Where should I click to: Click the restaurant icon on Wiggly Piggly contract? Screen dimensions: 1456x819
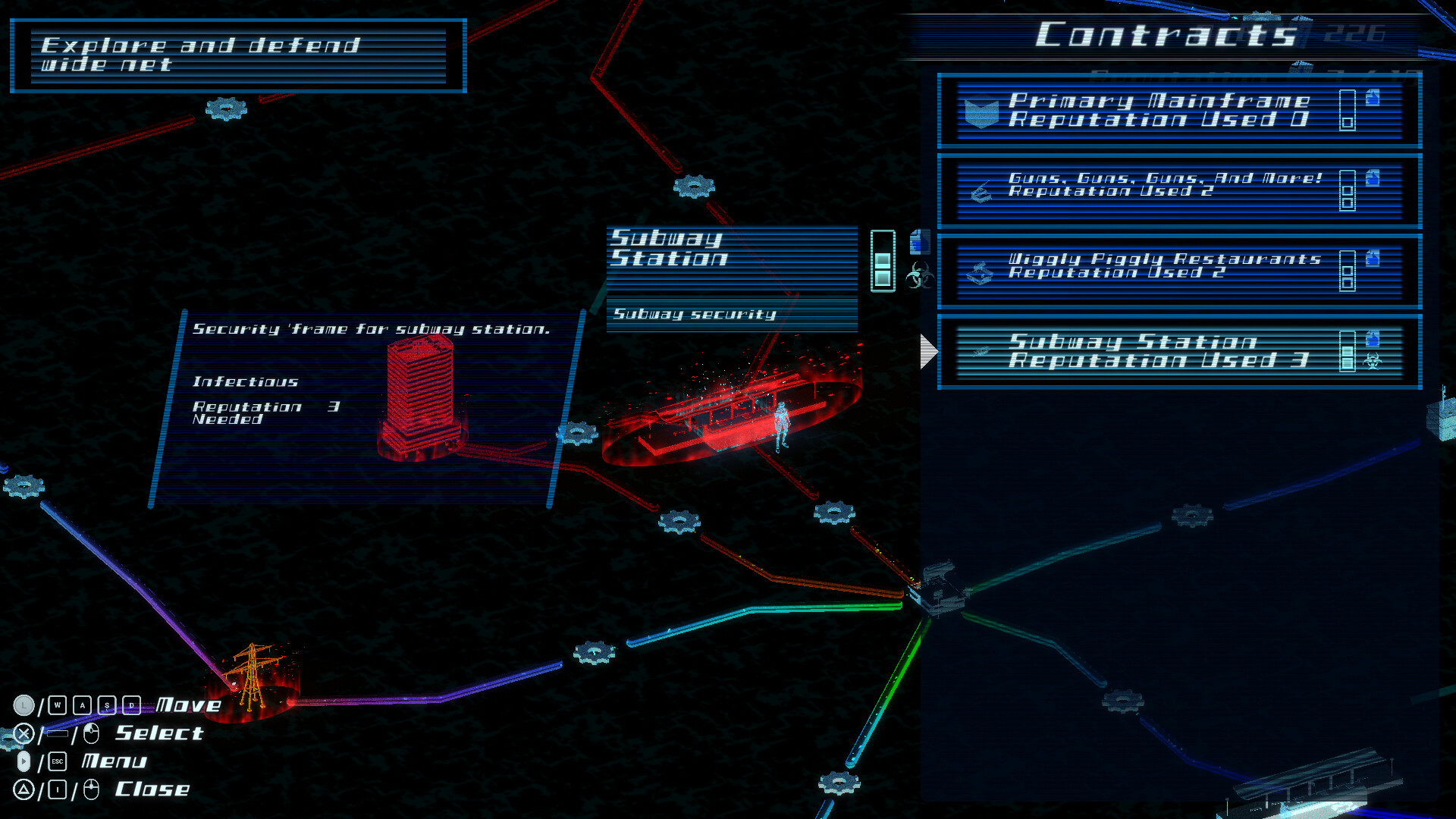click(x=981, y=273)
